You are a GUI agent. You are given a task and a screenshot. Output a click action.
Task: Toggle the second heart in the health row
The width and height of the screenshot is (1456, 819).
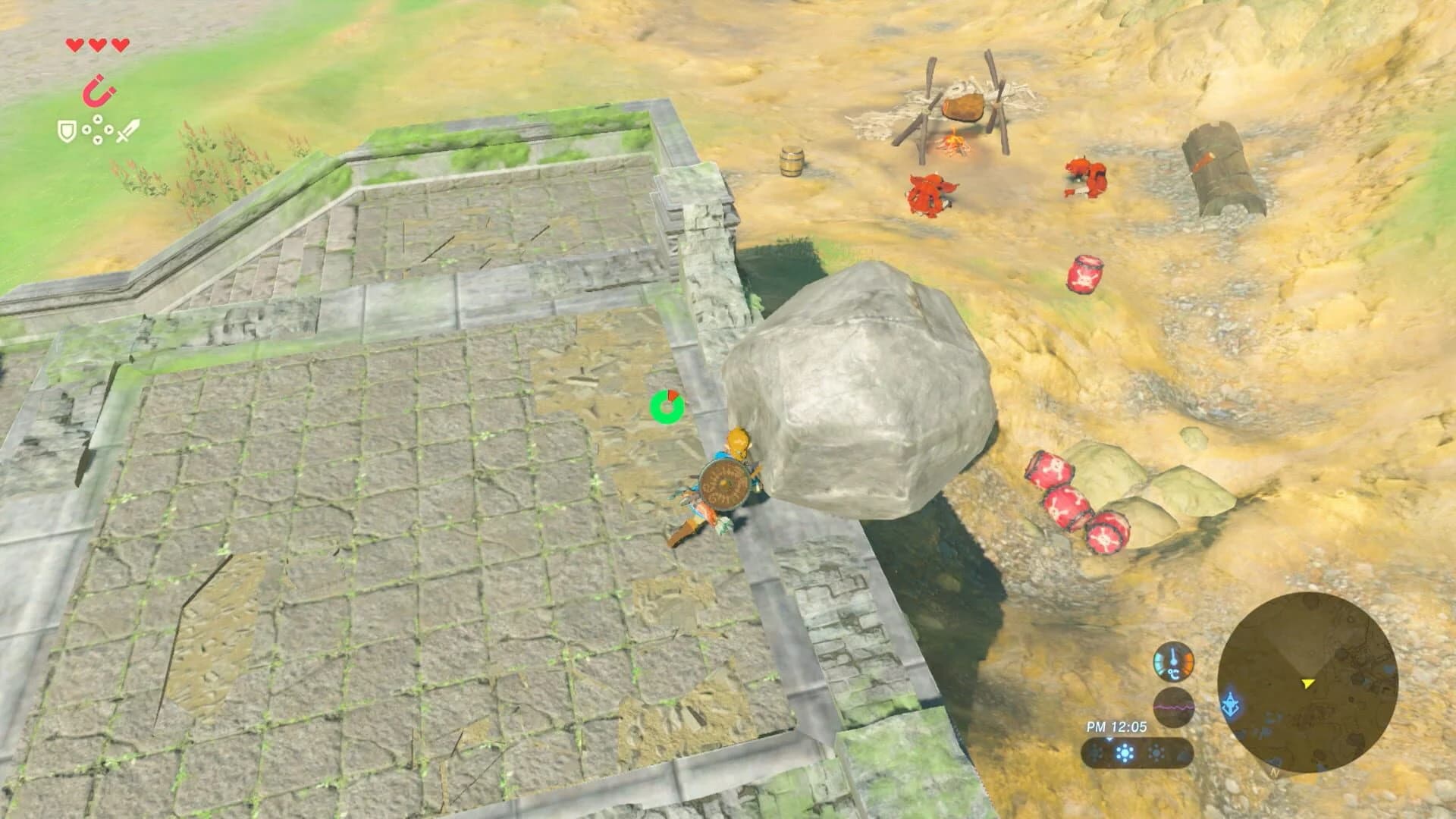(x=97, y=45)
